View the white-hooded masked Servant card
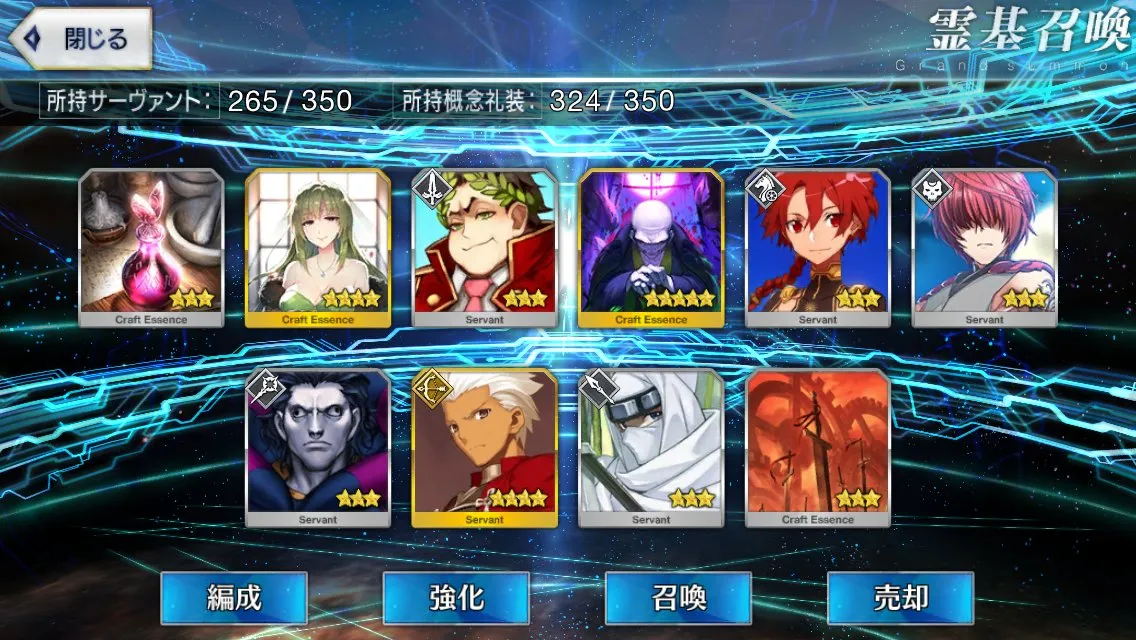 click(651, 447)
